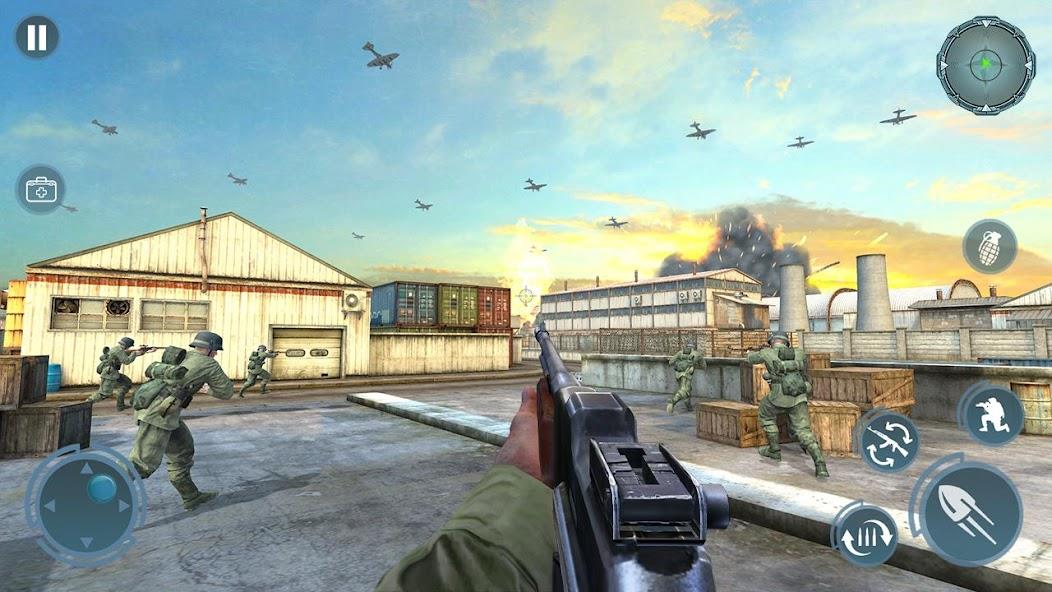Image resolution: width=1052 pixels, height=592 pixels.
Task: Reload ammo with the bullets icon
Action: coord(865,535)
